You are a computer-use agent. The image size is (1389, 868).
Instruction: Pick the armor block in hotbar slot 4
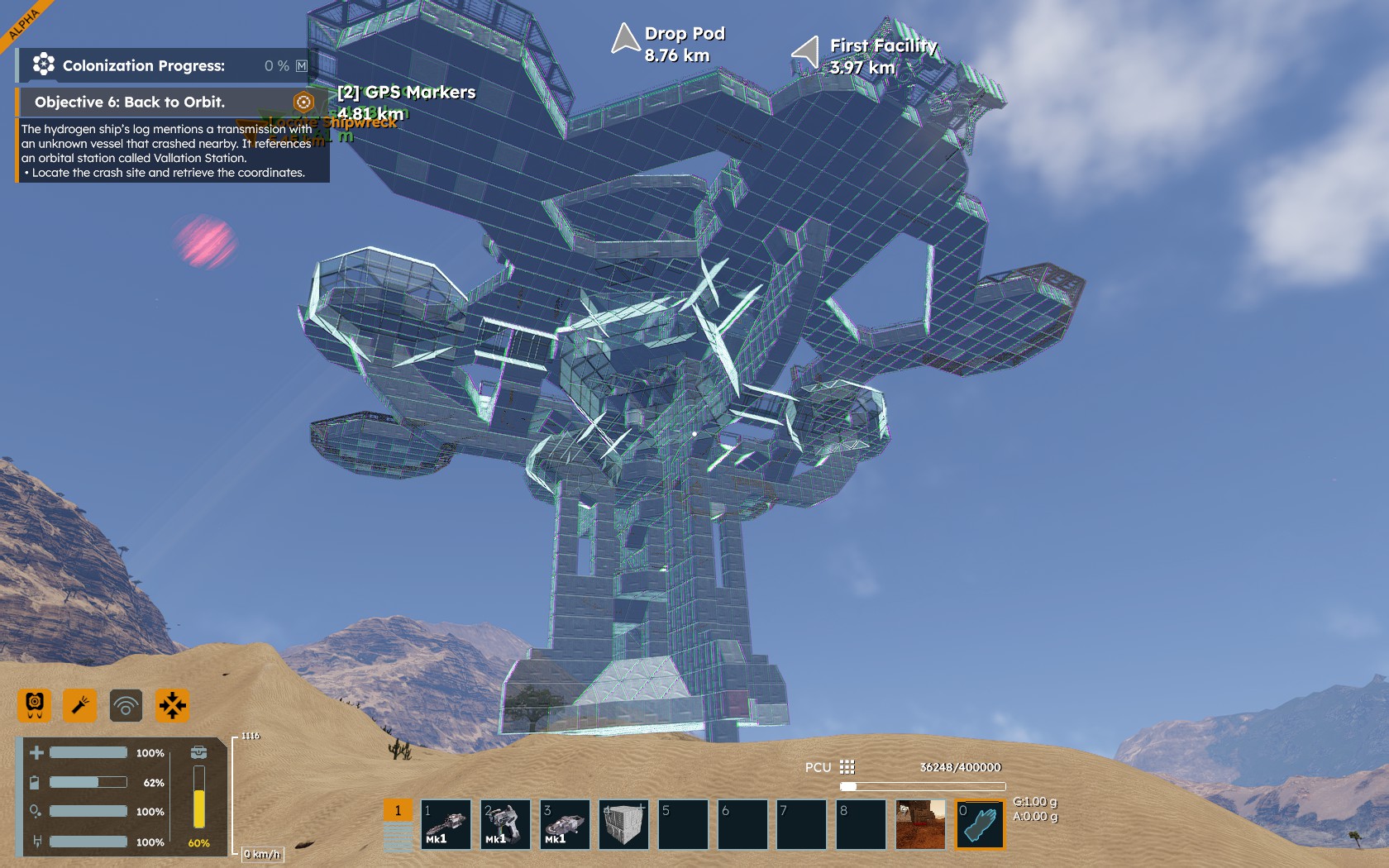click(624, 824)
